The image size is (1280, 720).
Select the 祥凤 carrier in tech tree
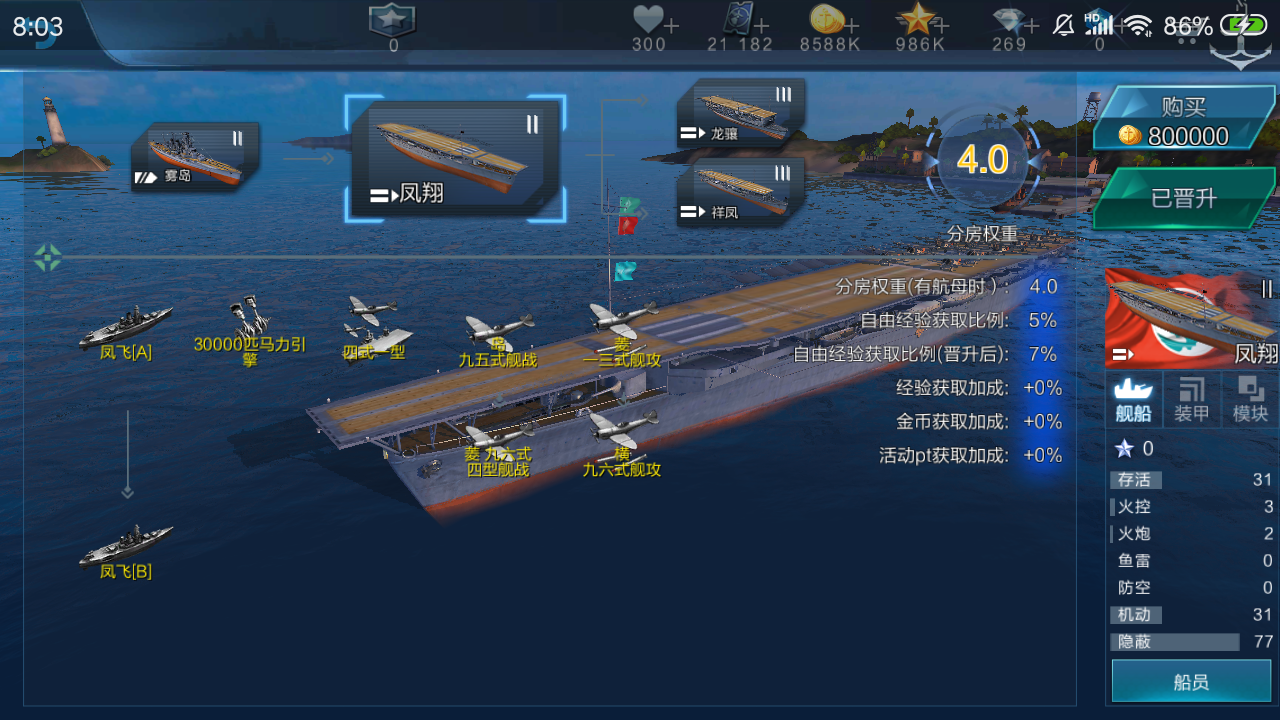740,192
